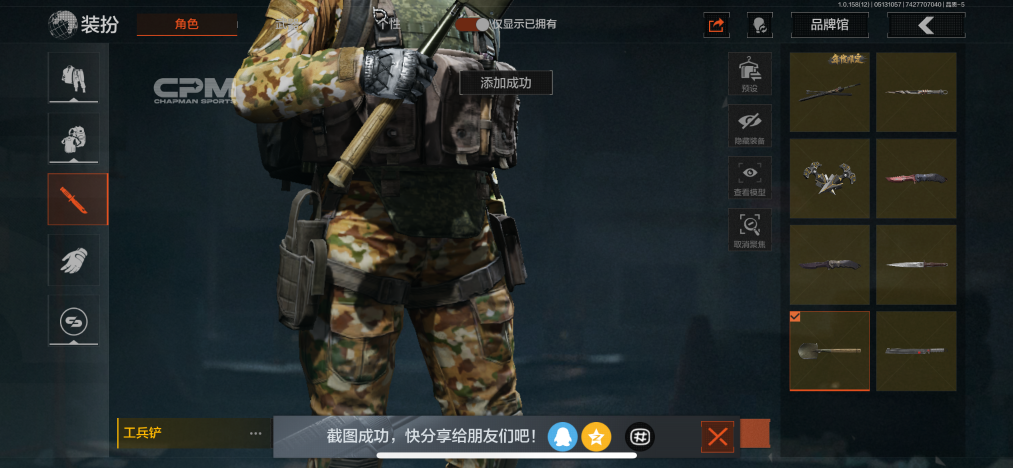Select the crossed blades with wings item

tap(829, 178)
